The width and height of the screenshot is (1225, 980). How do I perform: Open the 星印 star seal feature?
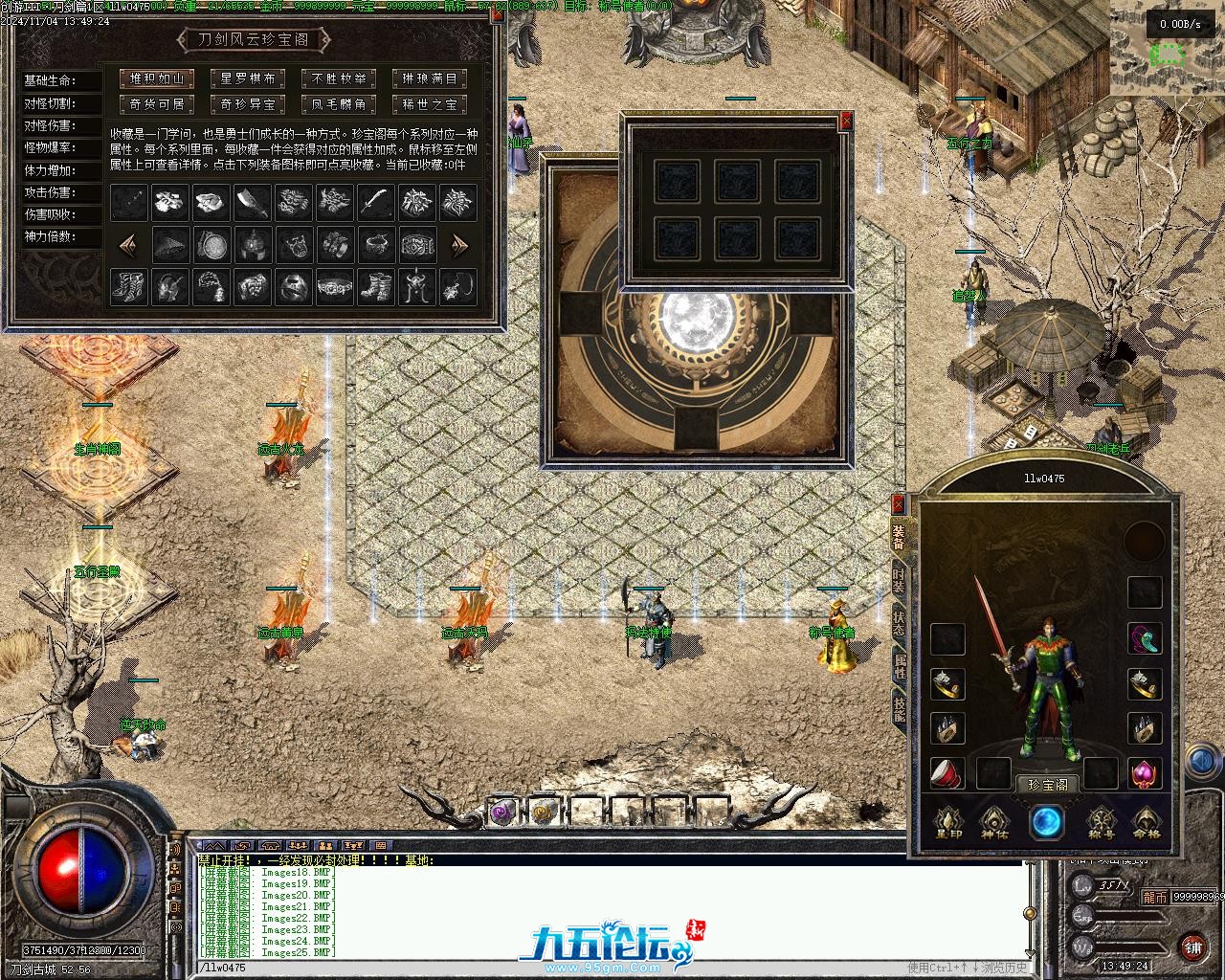click(948, 821)
